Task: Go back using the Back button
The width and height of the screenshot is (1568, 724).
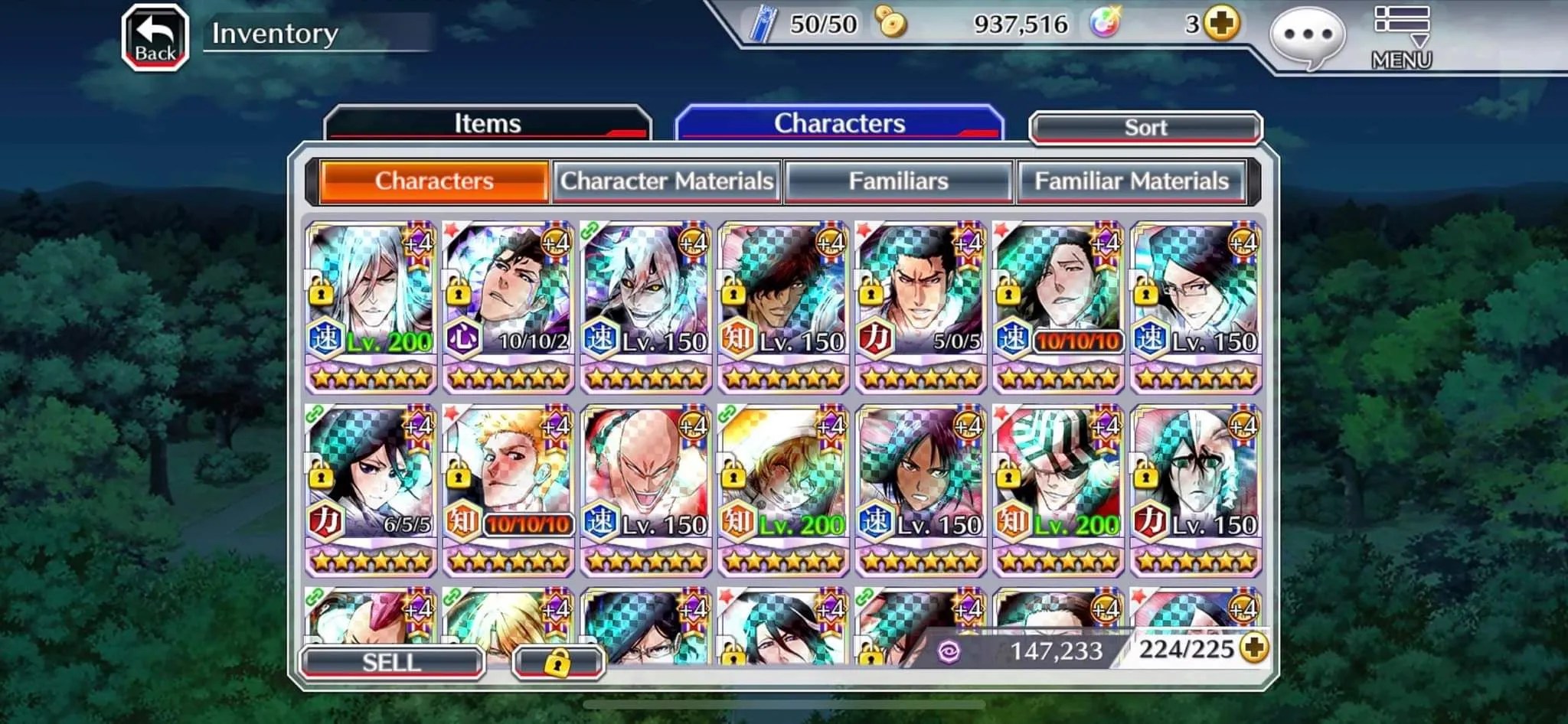Action: 155,38
